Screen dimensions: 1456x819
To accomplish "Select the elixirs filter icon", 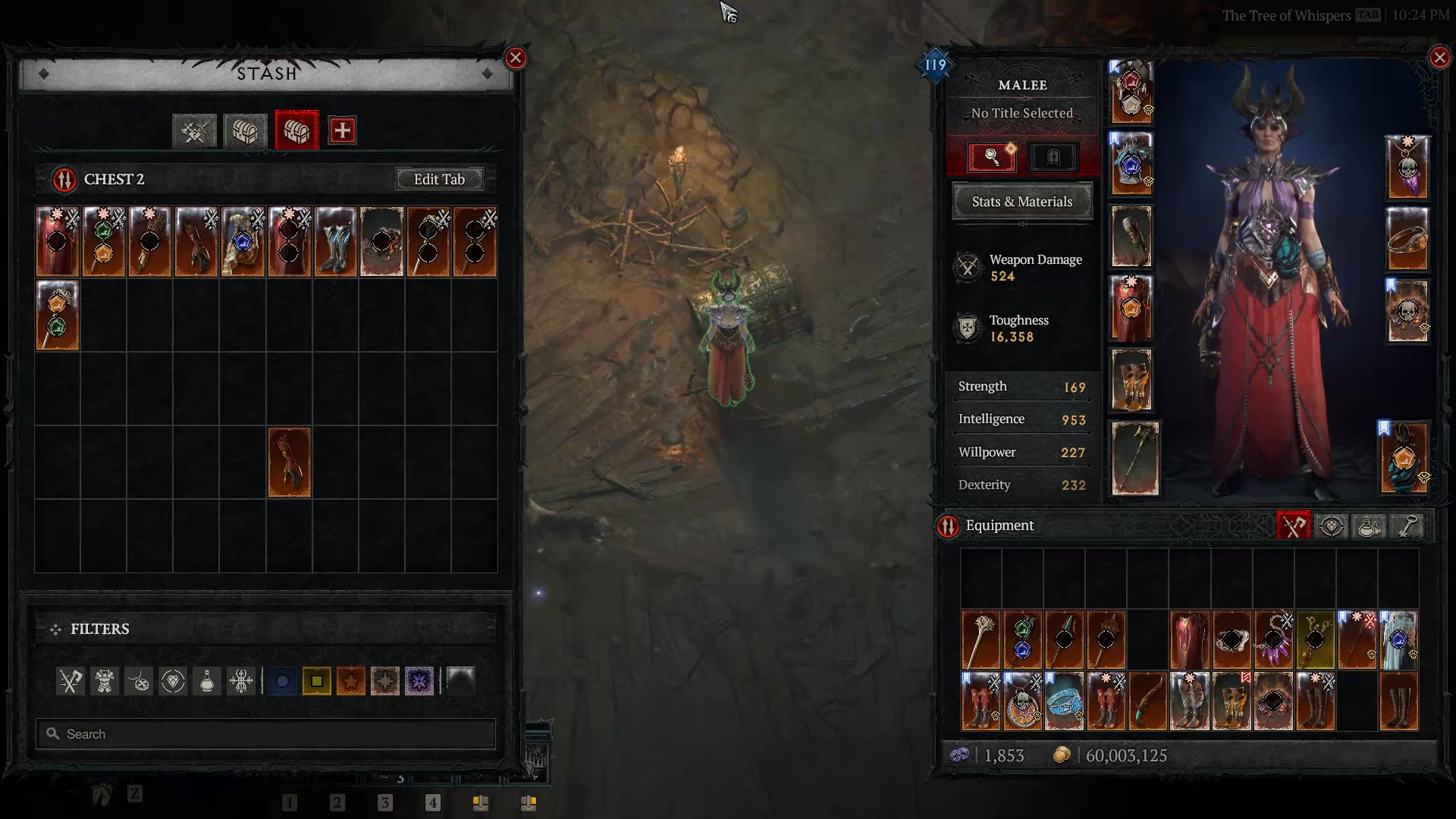I will coord(207,681).
